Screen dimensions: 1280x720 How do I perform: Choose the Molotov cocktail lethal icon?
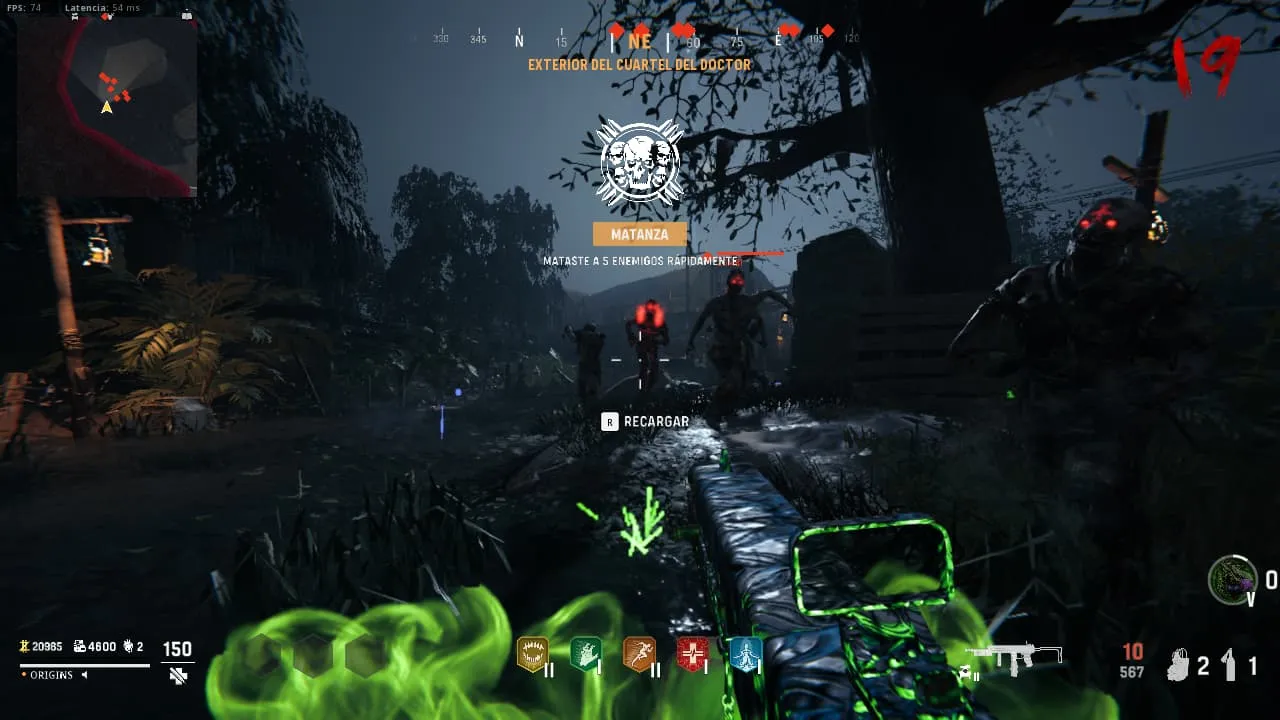click(x=1230, y=665)
